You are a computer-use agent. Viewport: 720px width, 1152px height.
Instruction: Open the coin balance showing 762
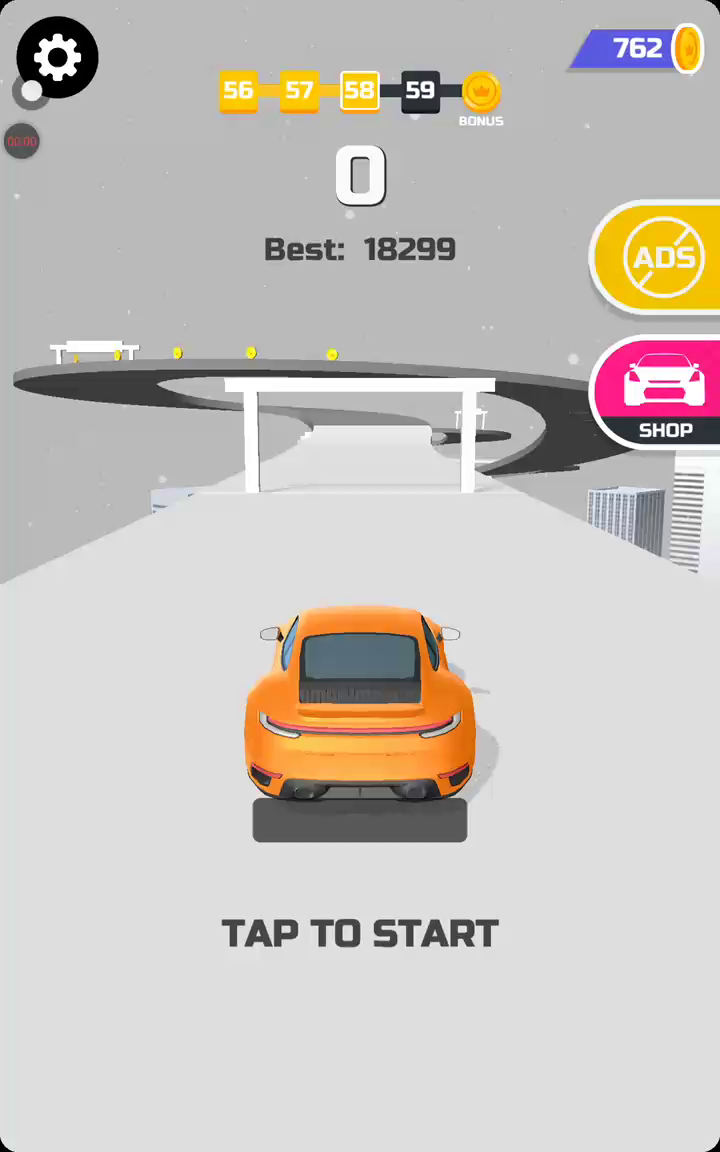640,48
